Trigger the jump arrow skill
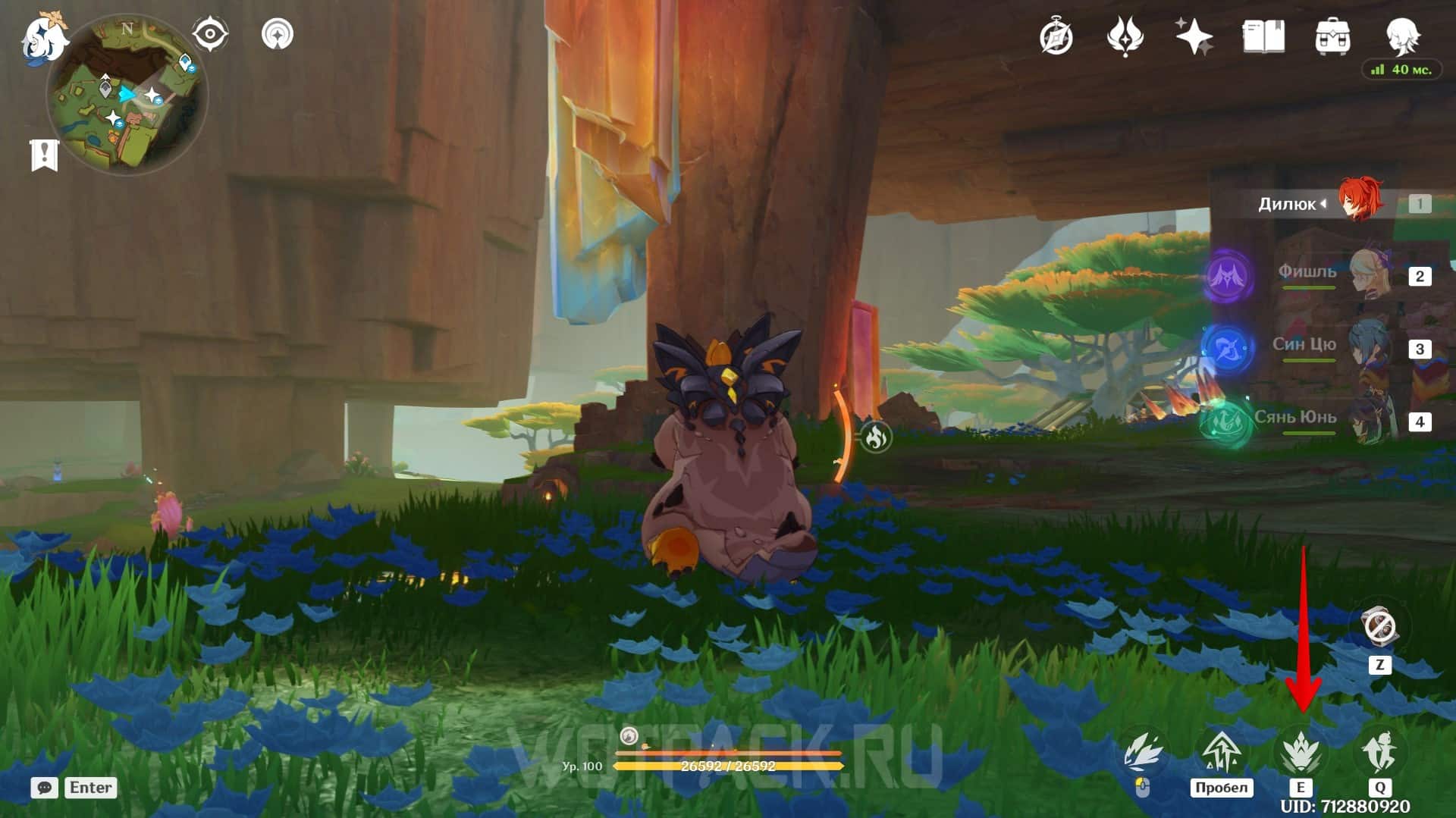This screenshot has height=818, width=1456. pos(1221,753)
